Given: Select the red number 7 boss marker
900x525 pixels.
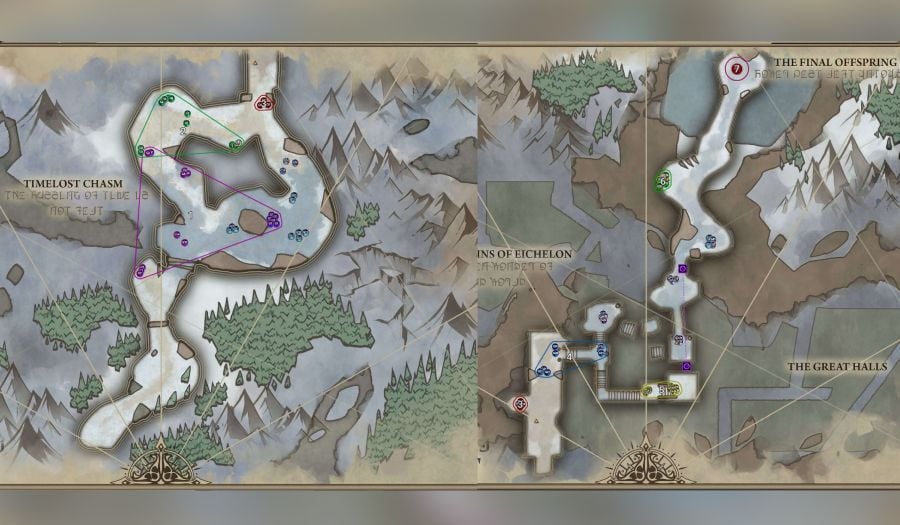Looking at the screenshot, I should pyautogui.click(x=736, y=69).
